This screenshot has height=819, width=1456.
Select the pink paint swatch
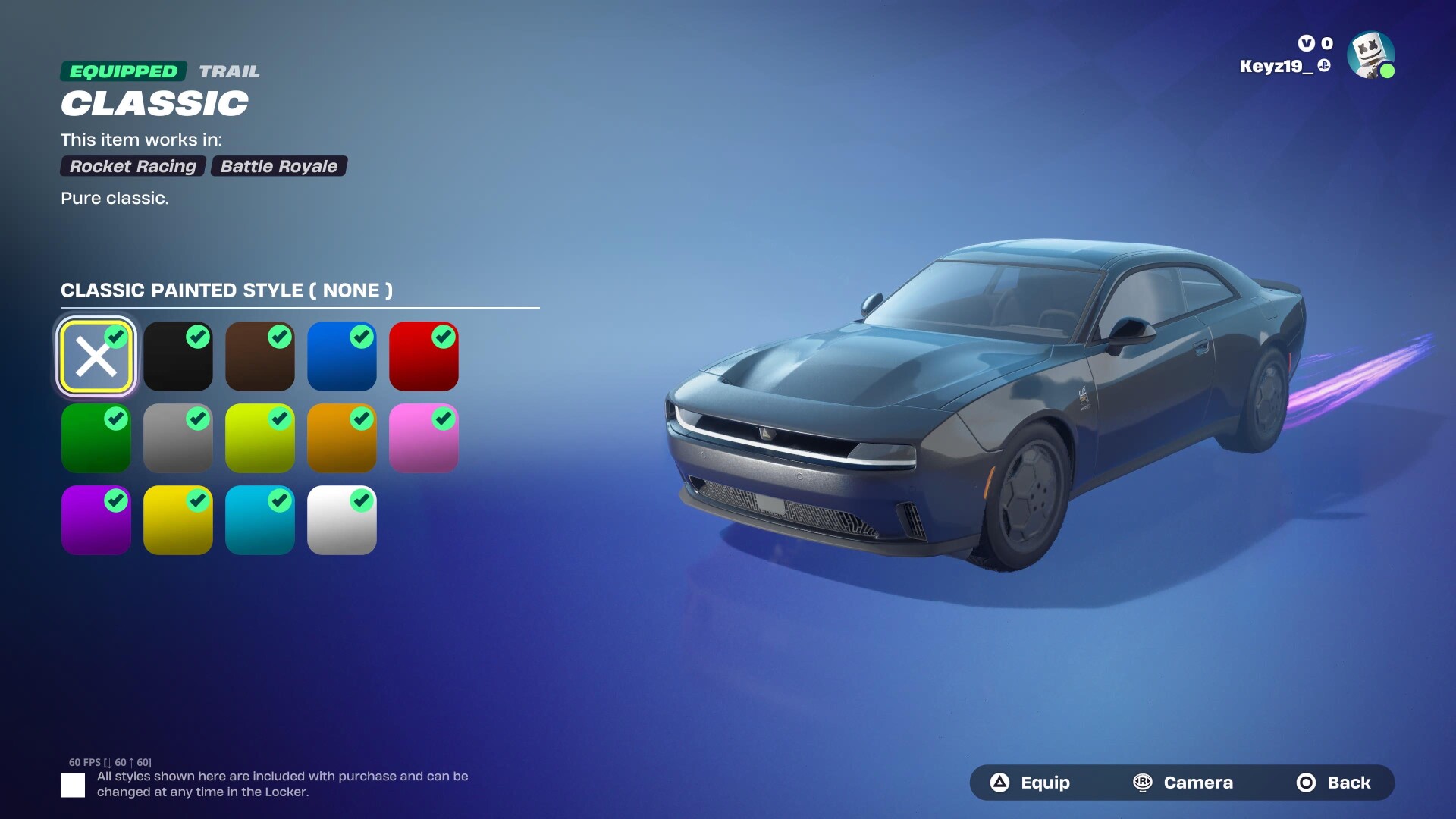click(x=424, y=438)
